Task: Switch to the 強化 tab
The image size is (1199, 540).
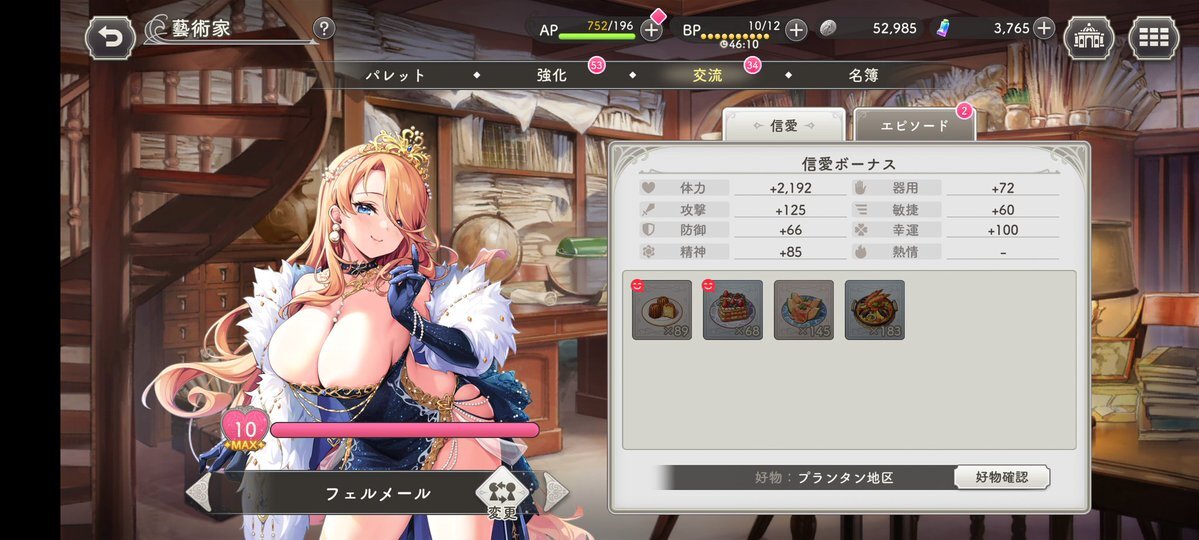Action: click(552, 75)
